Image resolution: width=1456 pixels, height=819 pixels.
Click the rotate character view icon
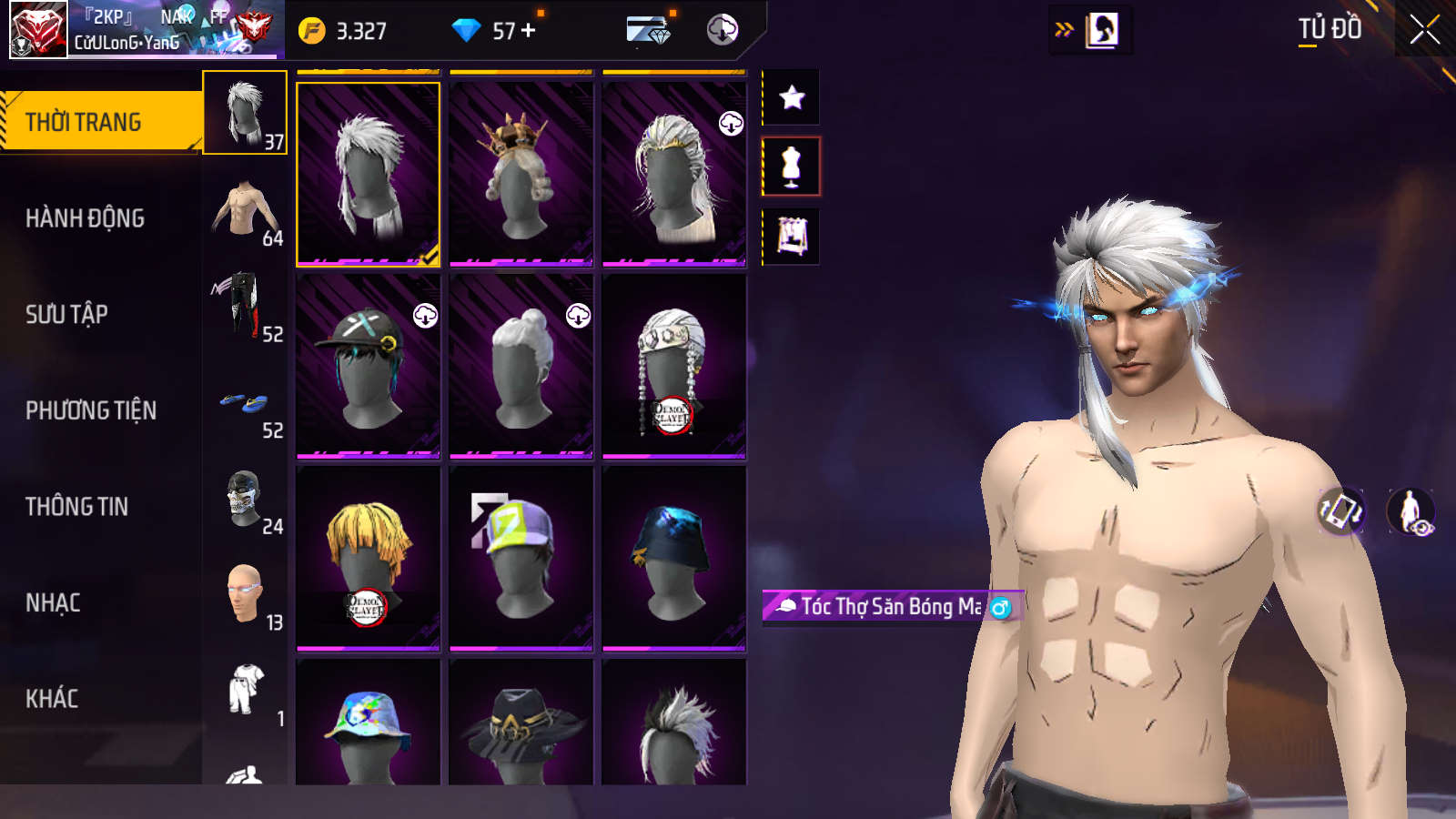coord(1341,511)
